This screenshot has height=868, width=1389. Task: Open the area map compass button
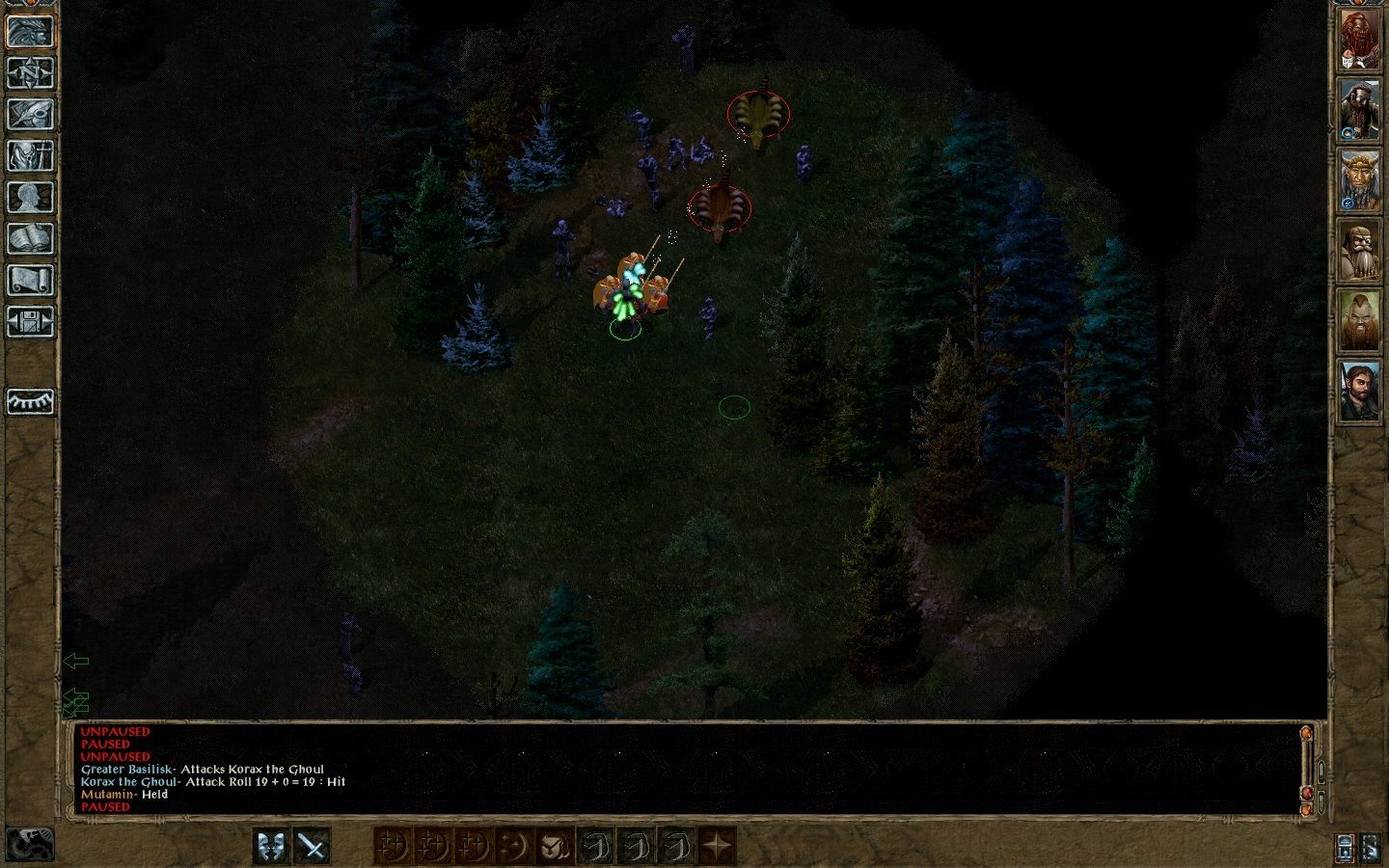[30, 72]
